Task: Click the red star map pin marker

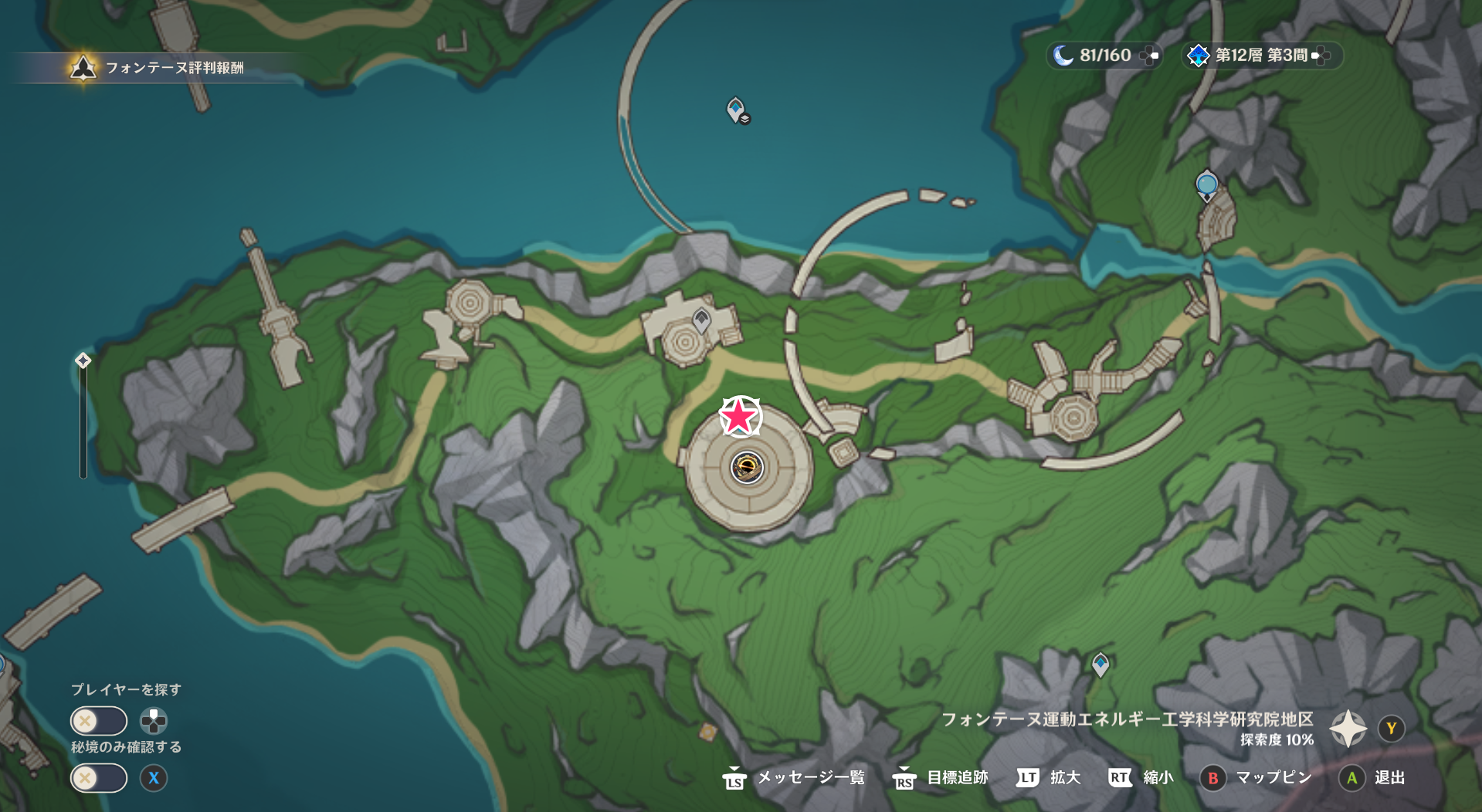Action: point(740,415)
